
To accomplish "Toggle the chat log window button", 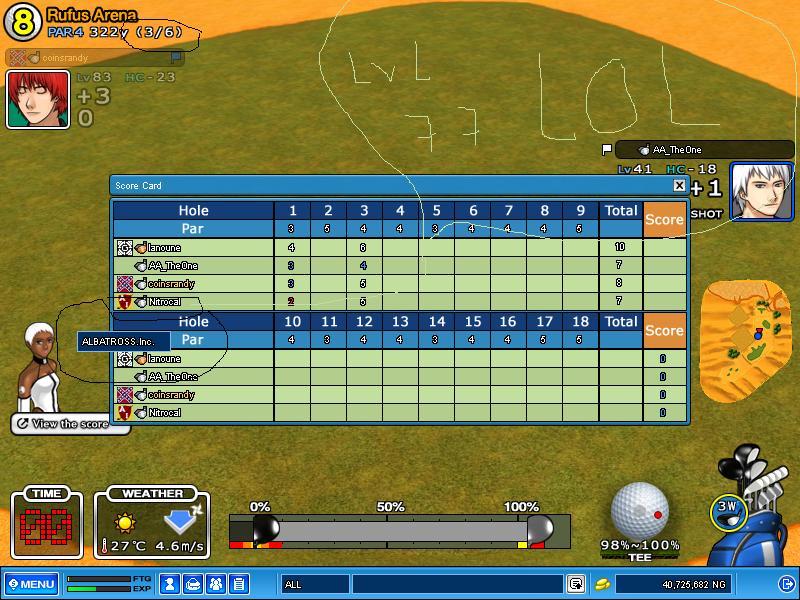I will point(576,584).
